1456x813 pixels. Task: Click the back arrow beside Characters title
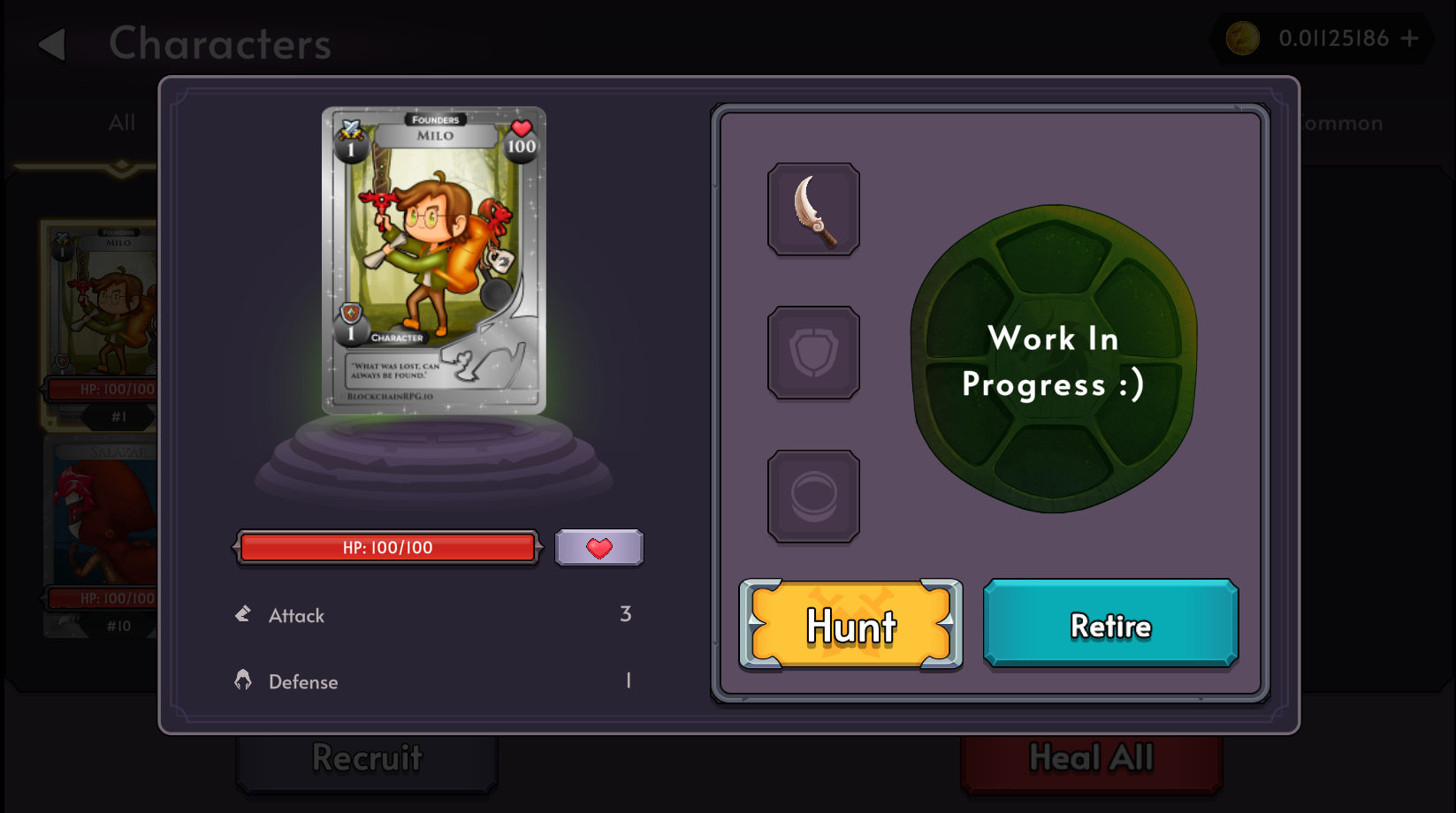(52, 43)
